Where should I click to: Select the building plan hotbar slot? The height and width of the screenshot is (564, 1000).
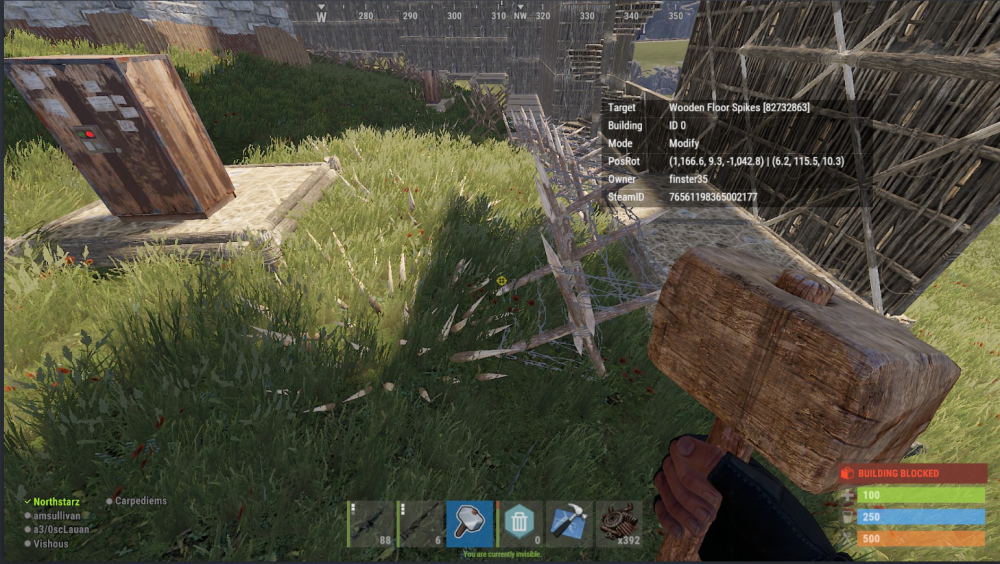[x=568, y=524]
